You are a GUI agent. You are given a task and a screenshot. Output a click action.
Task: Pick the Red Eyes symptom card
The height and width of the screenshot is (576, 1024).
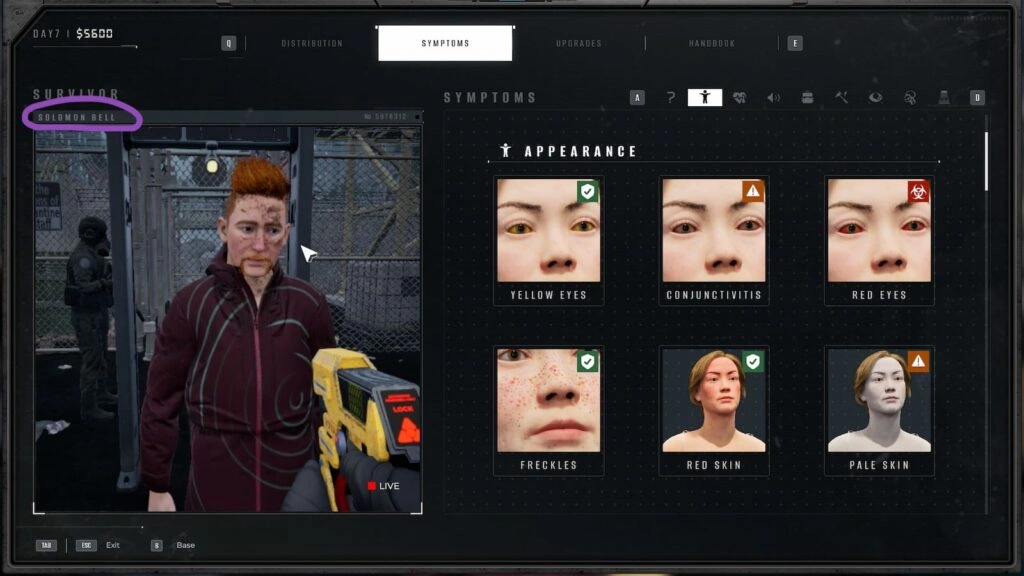[879, 240]
